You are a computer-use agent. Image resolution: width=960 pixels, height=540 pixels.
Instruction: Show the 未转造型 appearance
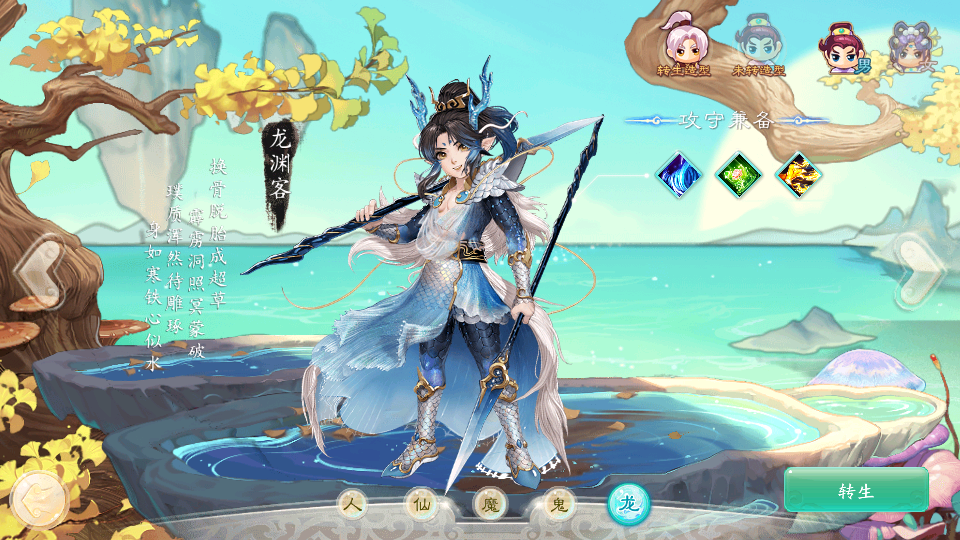[x=758, y=46]
